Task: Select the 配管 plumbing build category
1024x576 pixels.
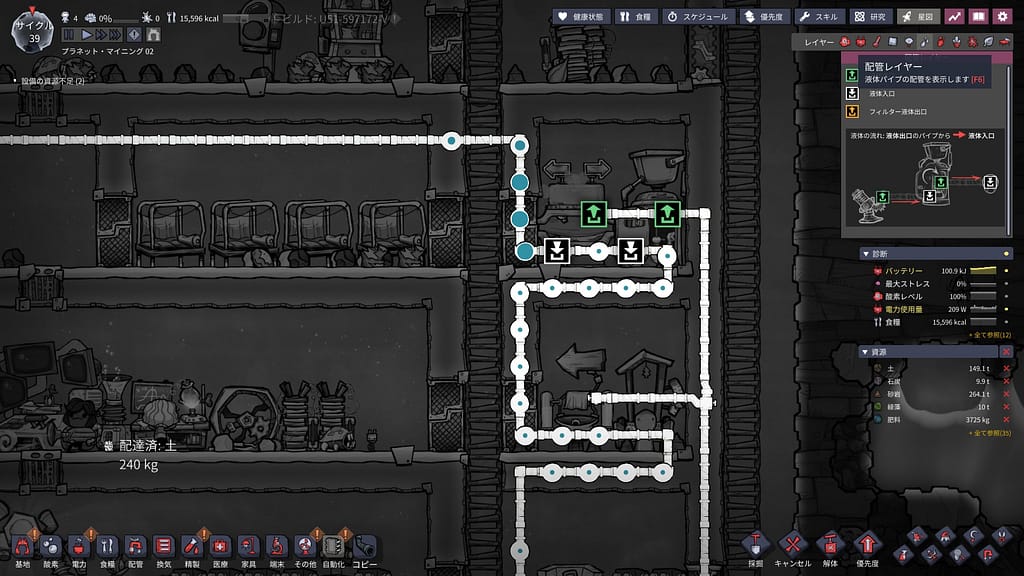Action: coord(136,547)
